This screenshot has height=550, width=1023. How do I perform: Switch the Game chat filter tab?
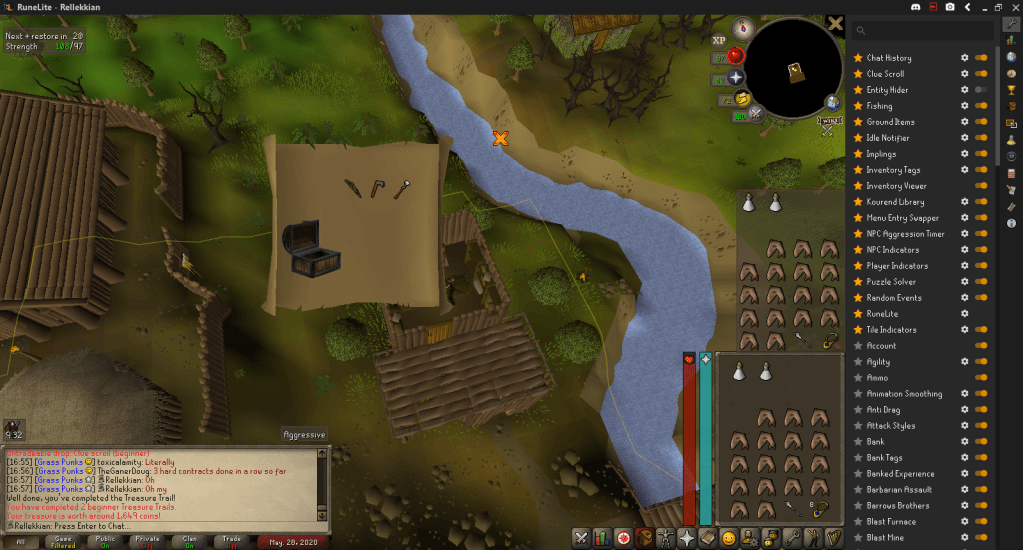pos(63,541)
